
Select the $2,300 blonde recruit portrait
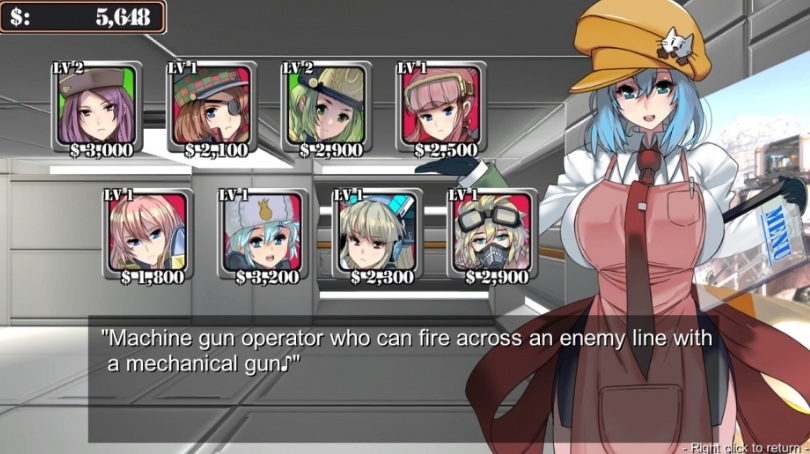[x=377, y=234]
